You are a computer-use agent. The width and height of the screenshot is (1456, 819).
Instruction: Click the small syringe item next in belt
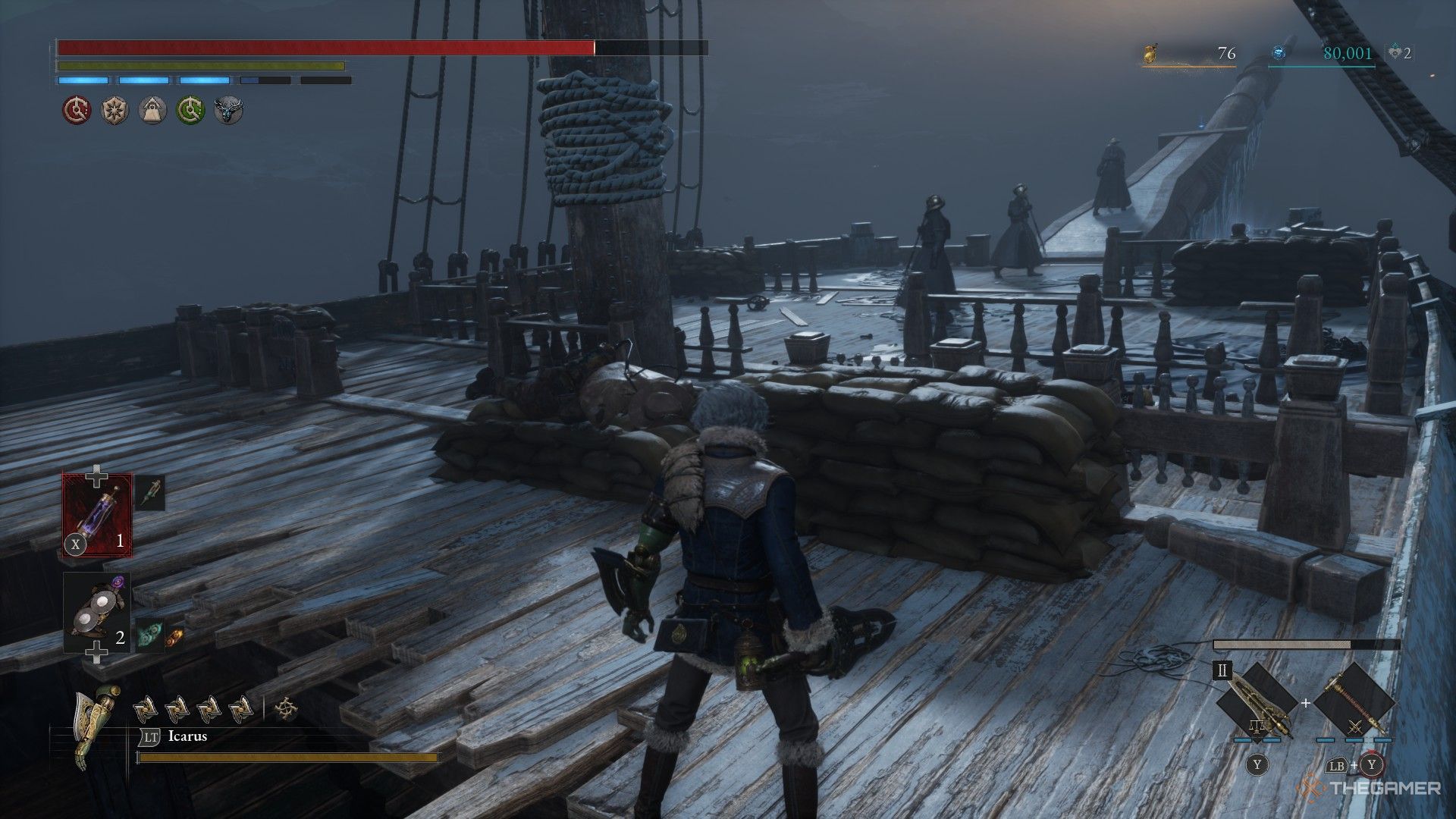[x=152, y=491]
